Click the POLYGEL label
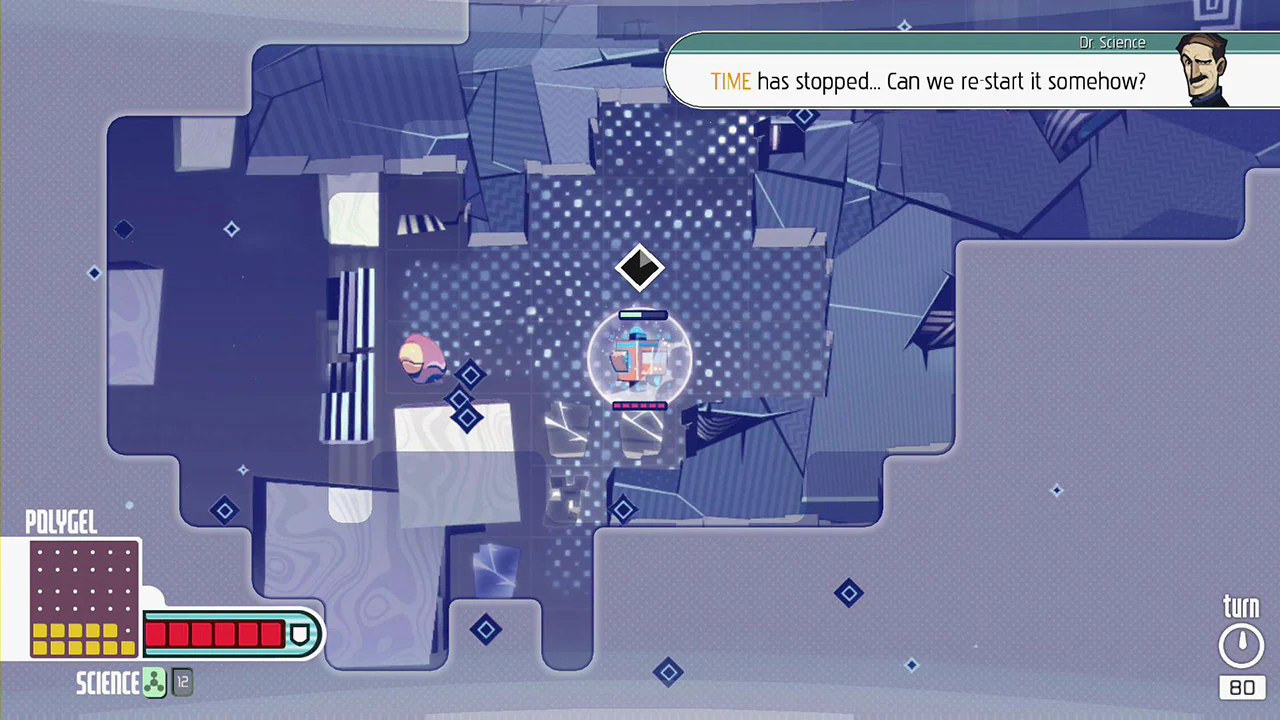Viewport: 1280px width, 720px height. point(61,522)
